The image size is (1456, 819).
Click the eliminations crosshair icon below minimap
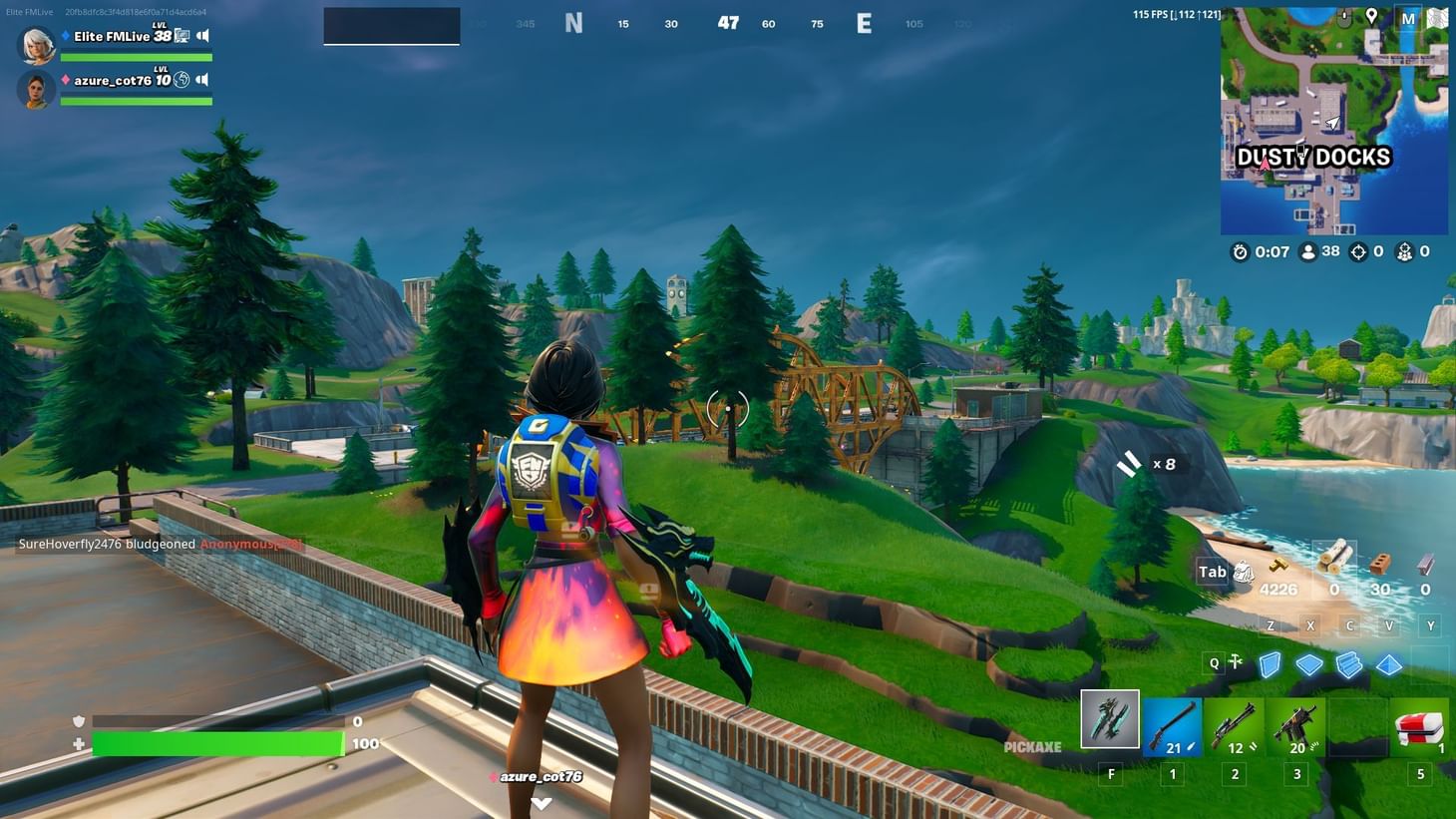tap(1358, 251)
